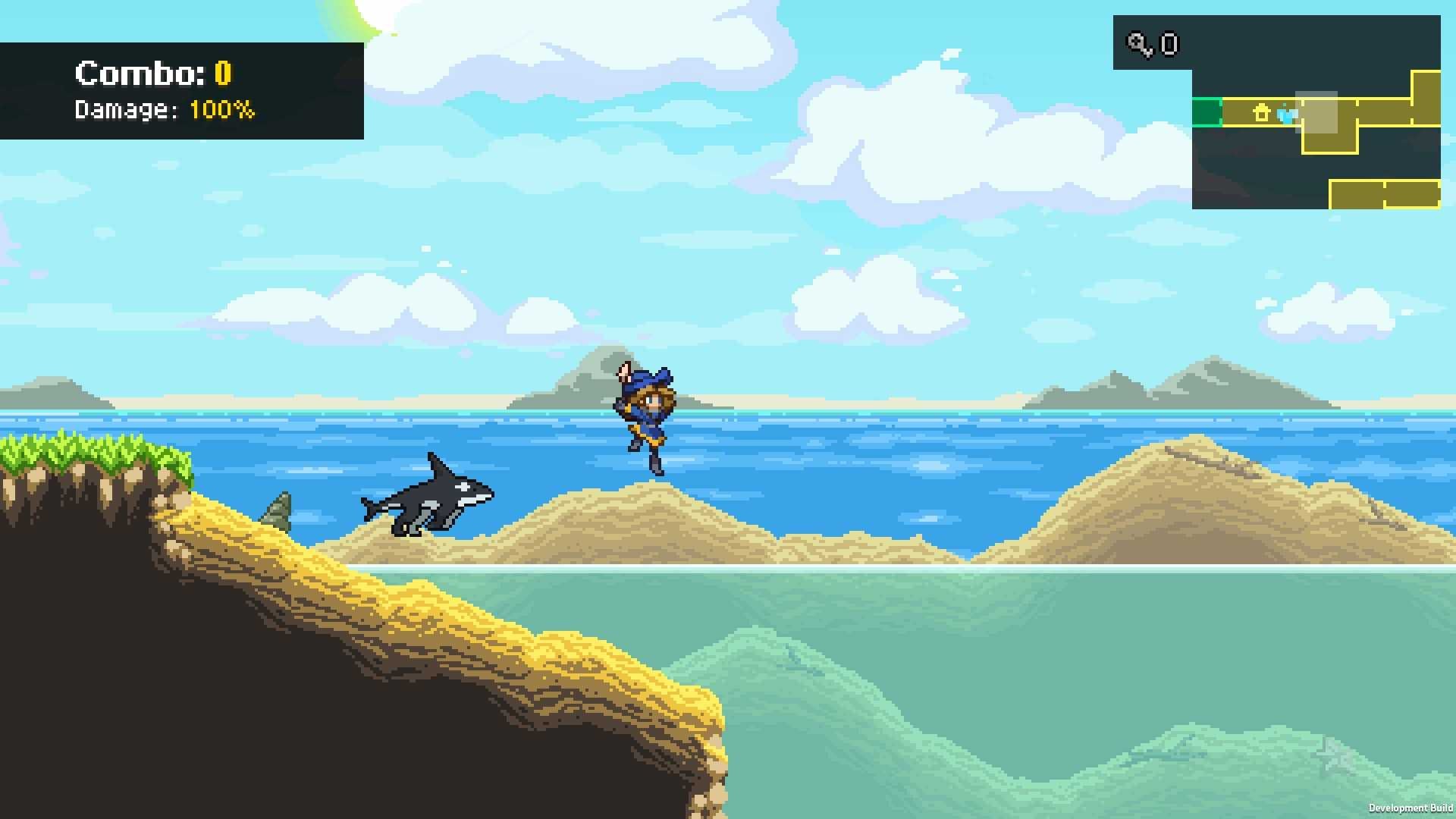The width and height of the screenshot is (1456, 819).
Task: Click the blue gem icon on the minimap
Action: 1287,116
